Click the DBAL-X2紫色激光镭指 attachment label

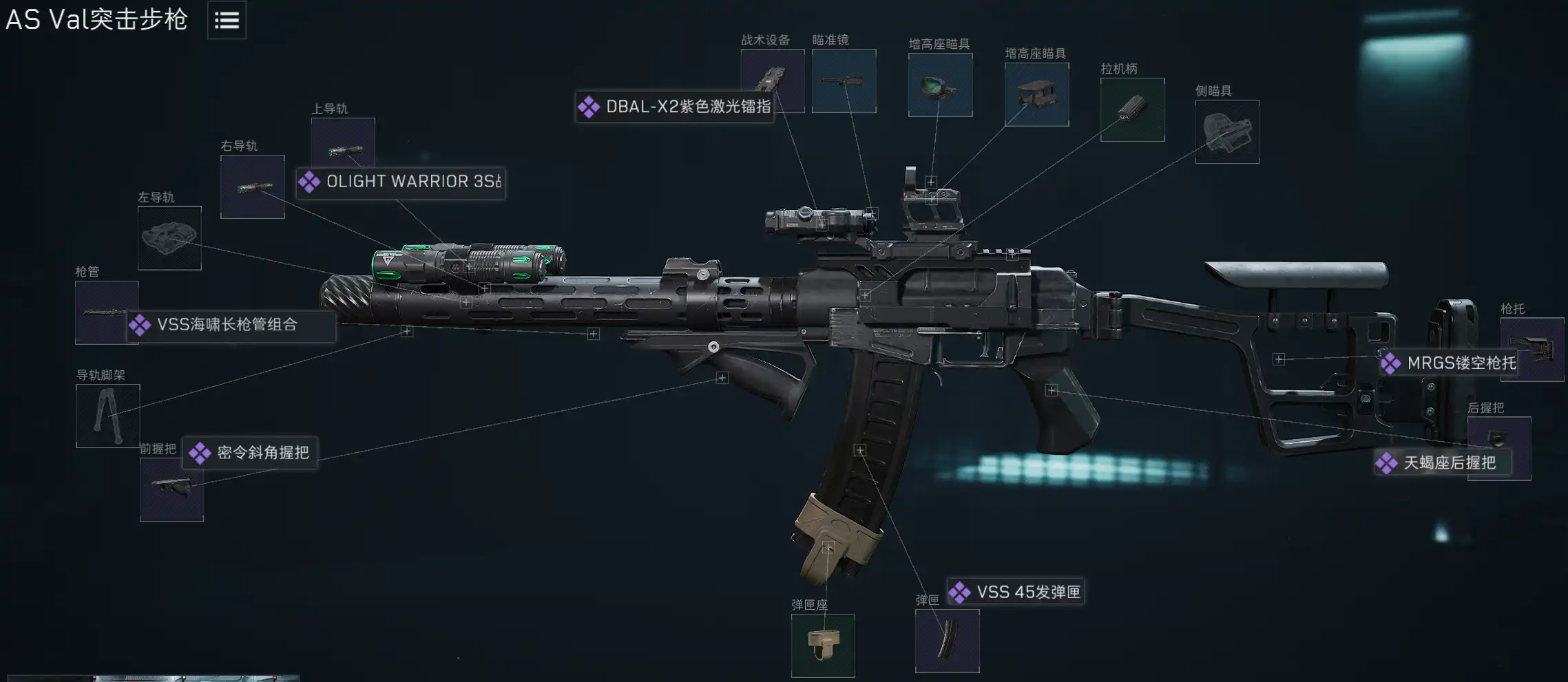tap(675, 107)
